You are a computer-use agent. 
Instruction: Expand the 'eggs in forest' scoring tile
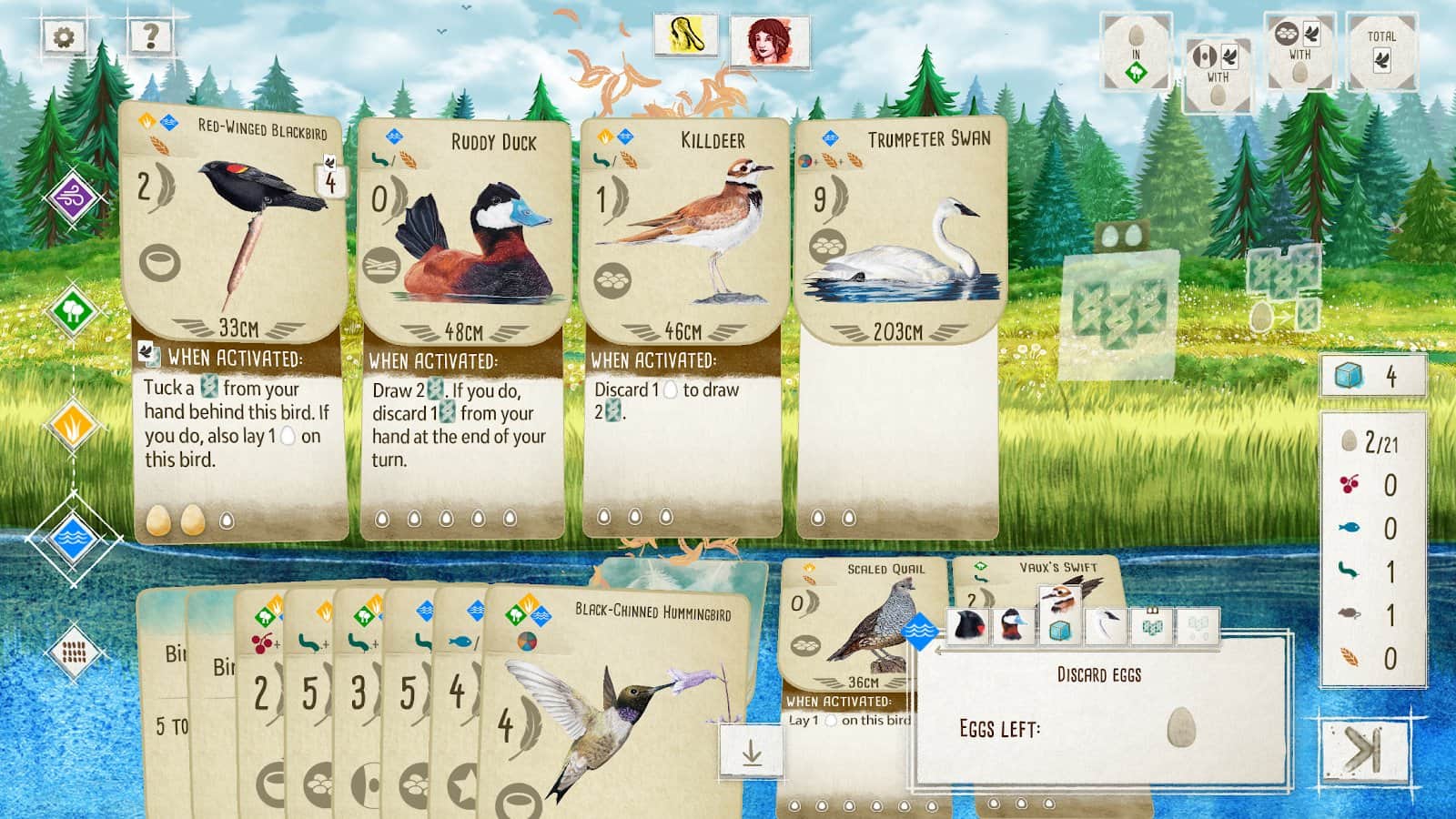click(1135, 50)
